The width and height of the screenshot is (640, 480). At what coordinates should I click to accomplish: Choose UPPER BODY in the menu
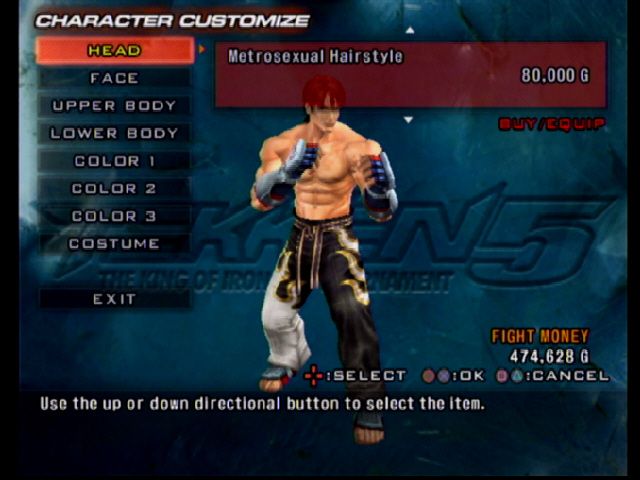click(x=114, y=106)
